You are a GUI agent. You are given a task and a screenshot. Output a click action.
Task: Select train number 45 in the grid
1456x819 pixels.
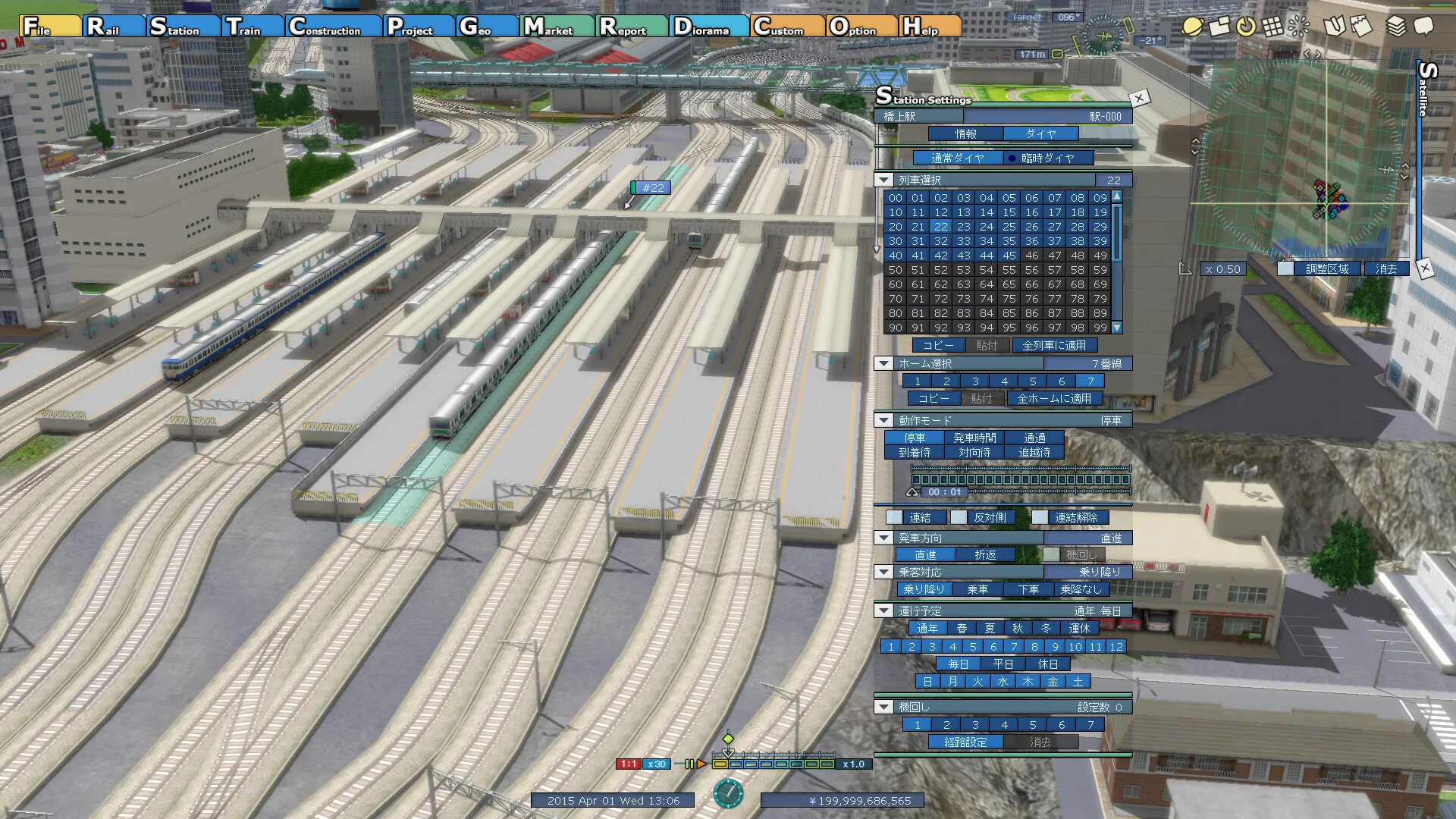coord(1009,256)
